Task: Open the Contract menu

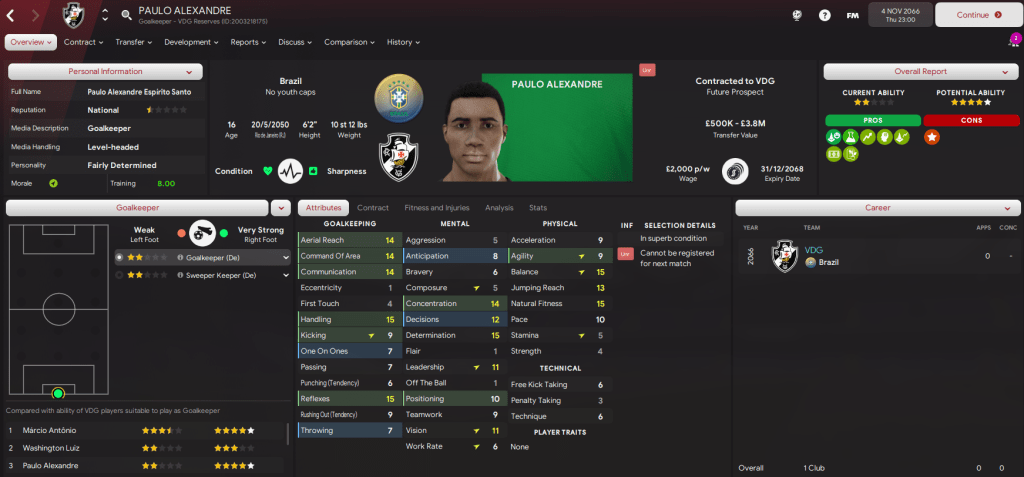Action: coord(83,42)
